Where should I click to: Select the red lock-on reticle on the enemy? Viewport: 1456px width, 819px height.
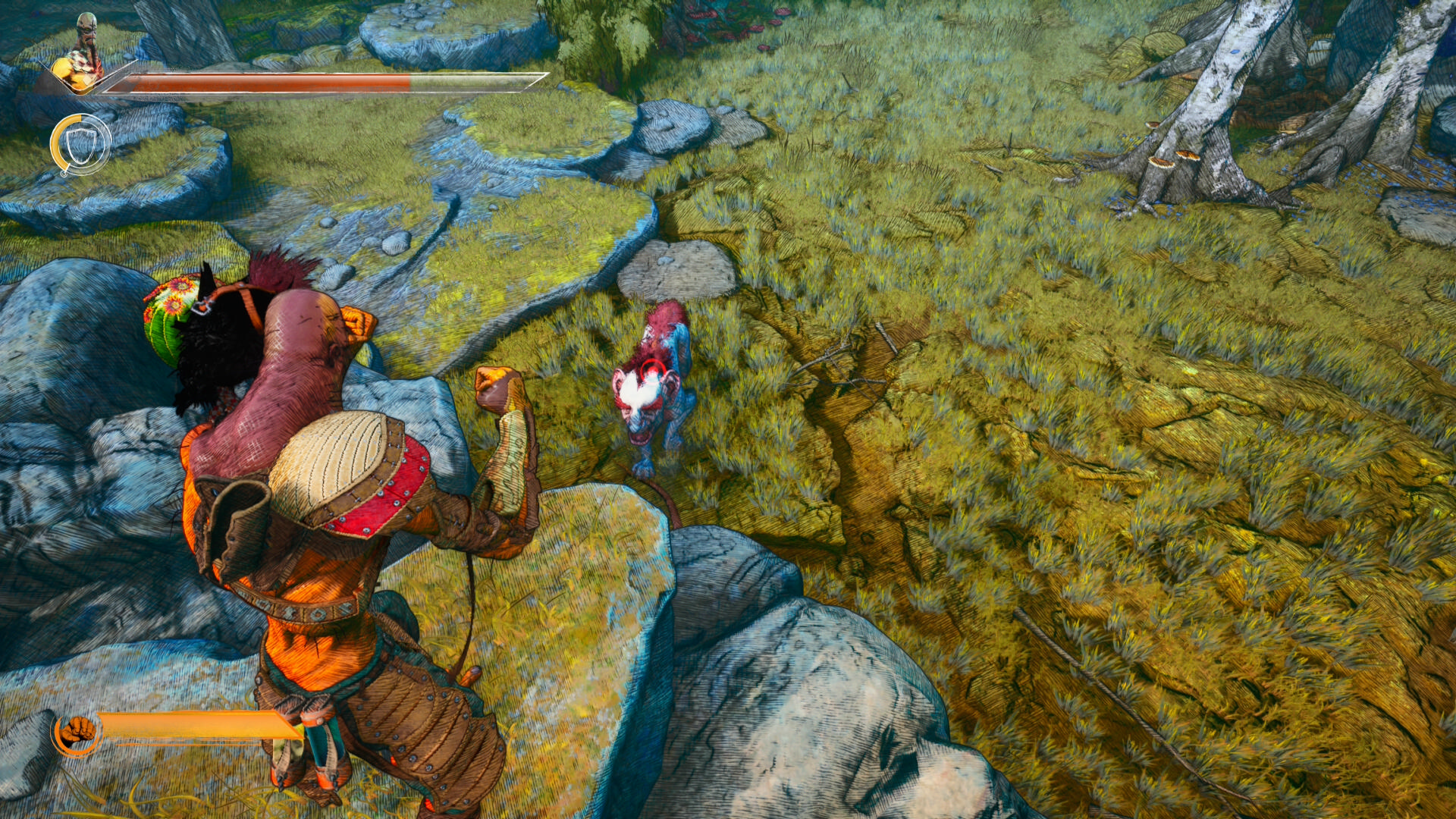(651, 370)
